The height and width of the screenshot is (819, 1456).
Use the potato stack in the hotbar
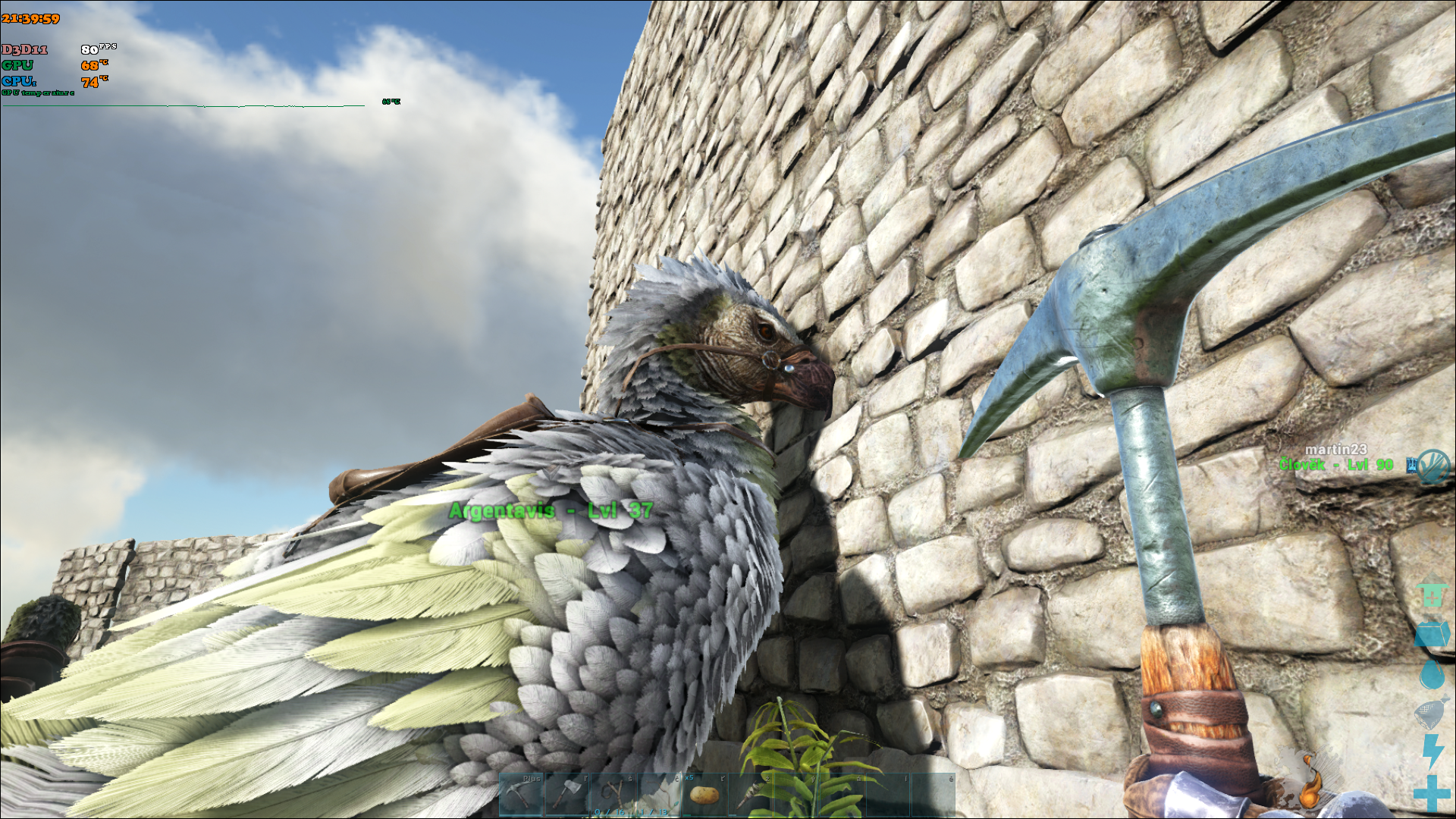tap(704, 795)
